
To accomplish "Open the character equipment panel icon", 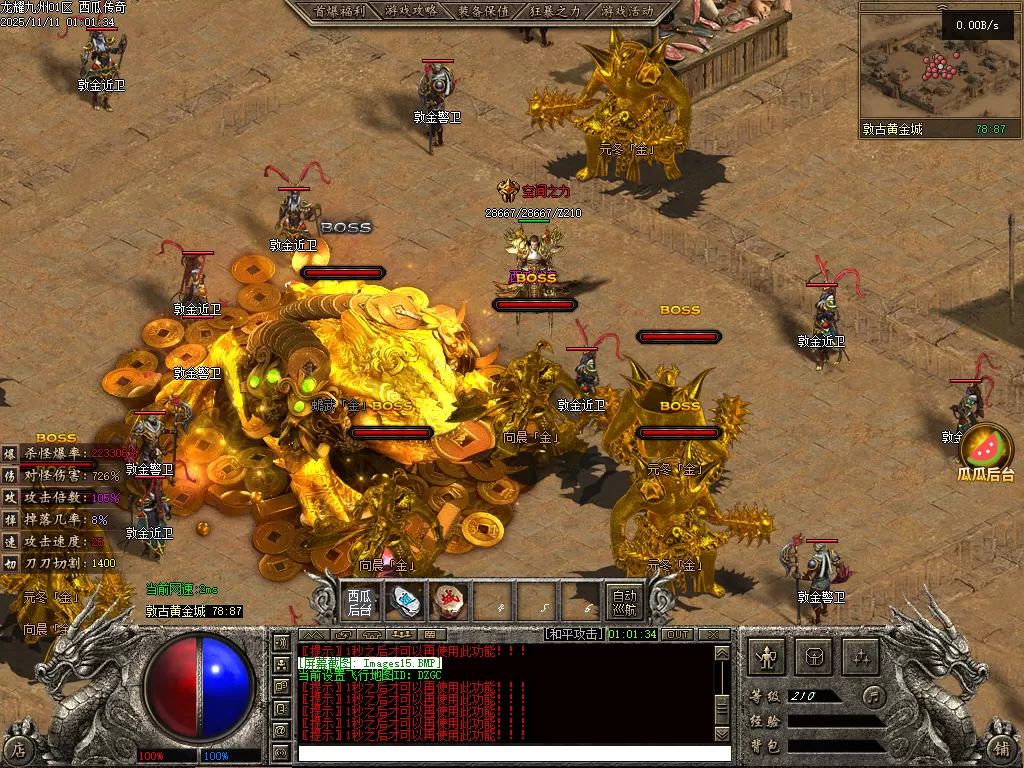I will (x=767, y=657).
